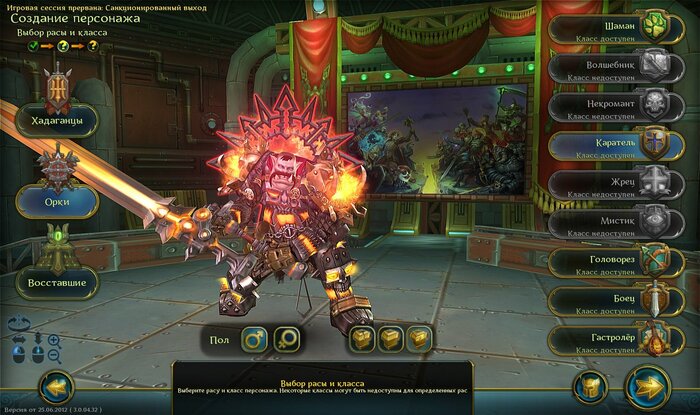The height and width of the screenshot is (415, 700).
Task: Go back with the left arrow button
Action: [x=56, y=388]
